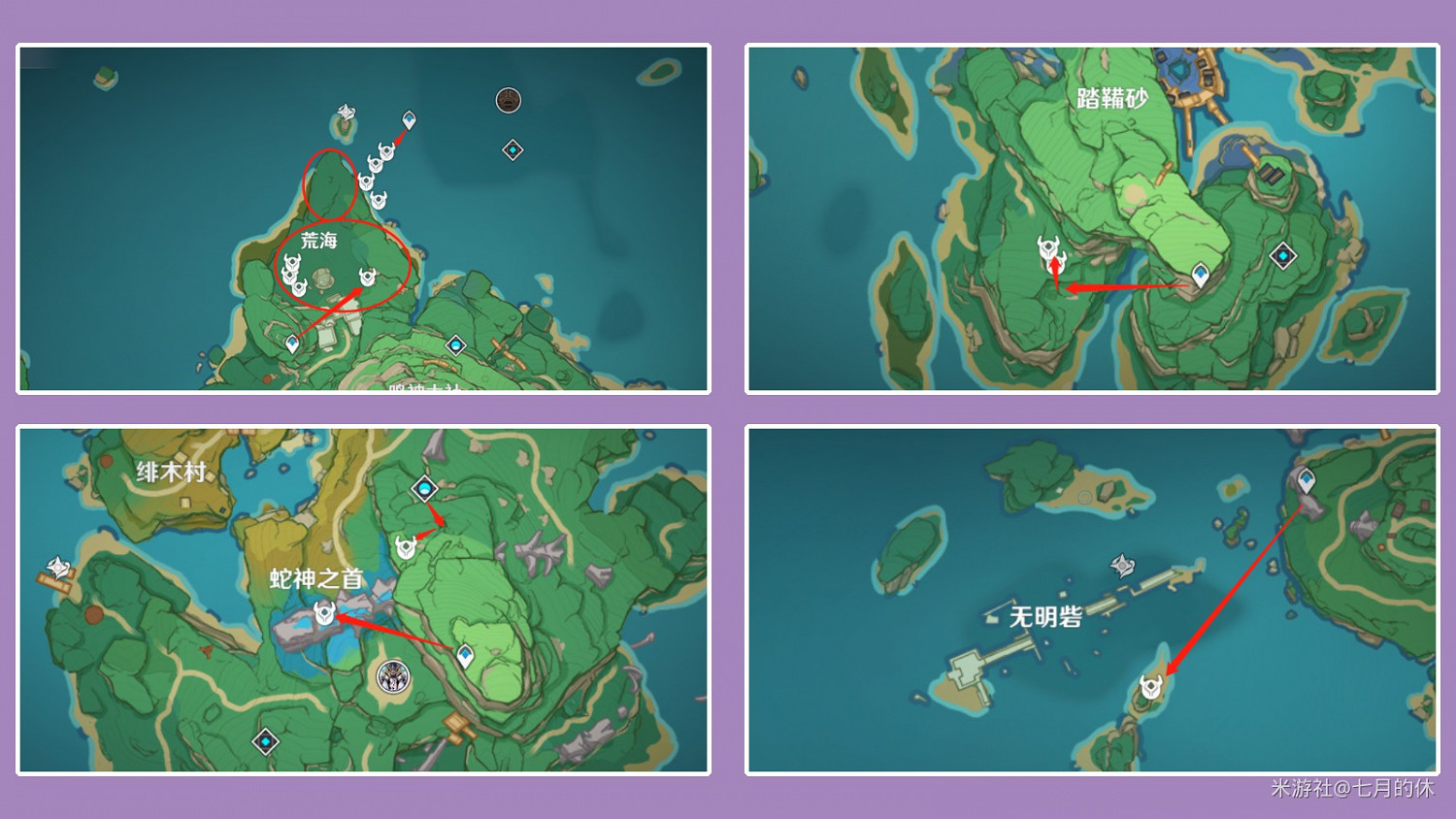Click the teleport waypoint northeast of 无明砦

coord(1308,478)
